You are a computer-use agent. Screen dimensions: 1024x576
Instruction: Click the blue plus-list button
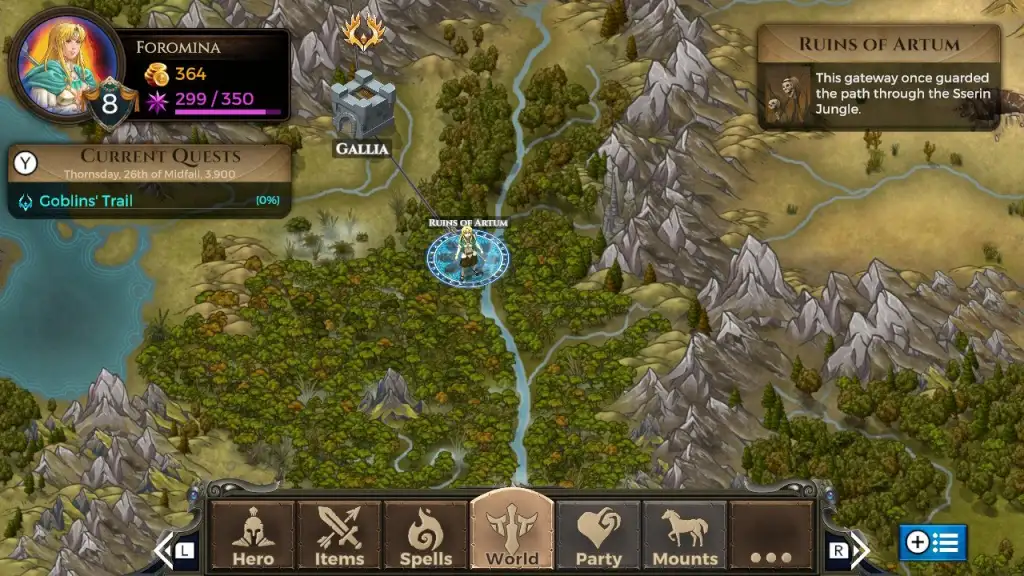(x=932, y=543)
